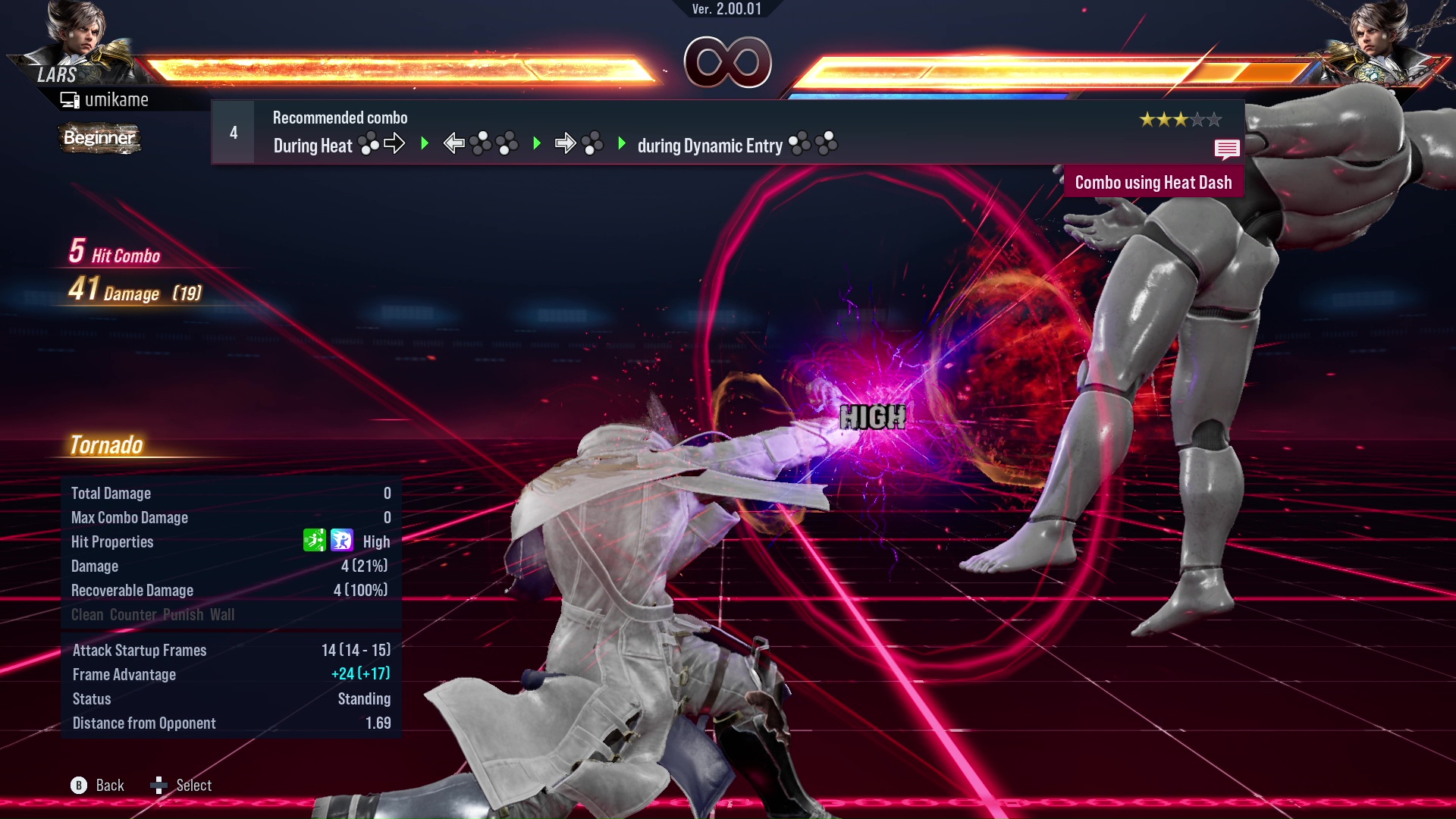
Task: Click the Combo using Heat Dash tag
Action: (1153, 183)
